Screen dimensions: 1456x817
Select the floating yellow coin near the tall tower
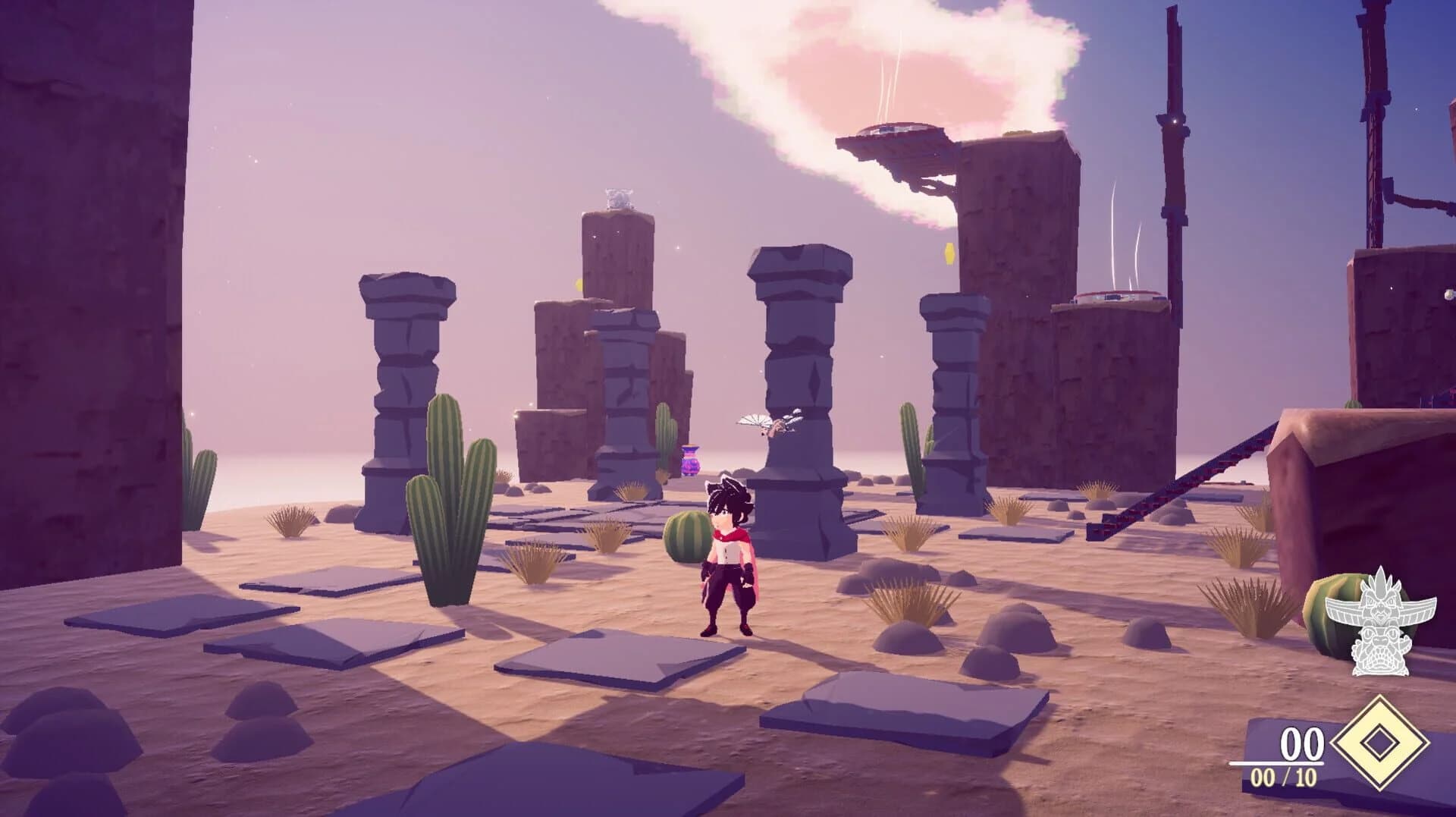point(949,253)
